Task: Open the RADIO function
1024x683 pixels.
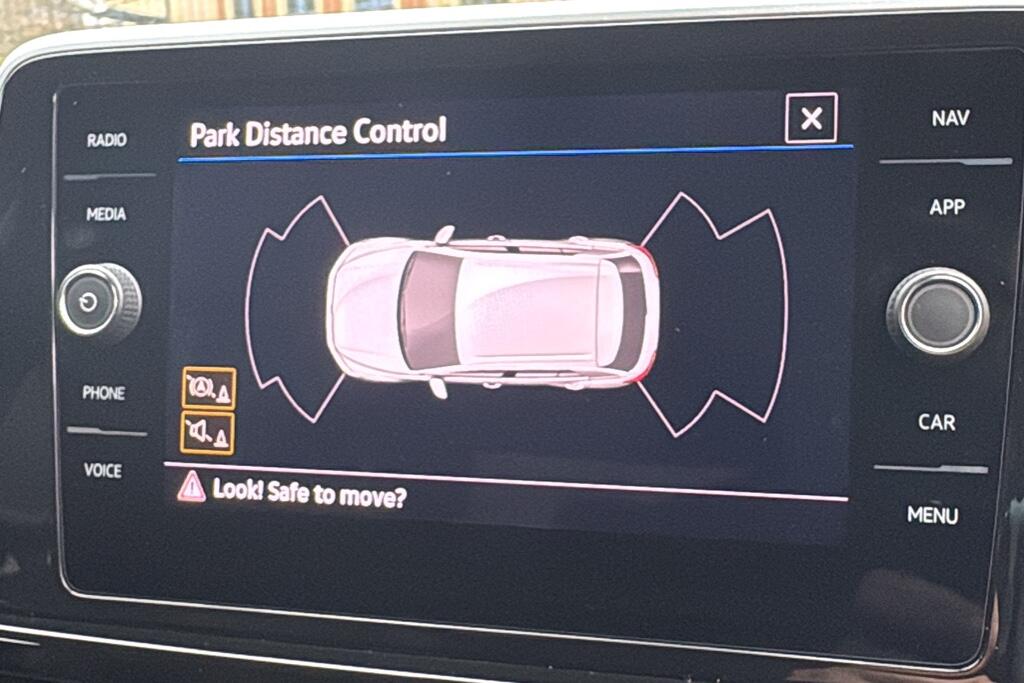Action: pyautogui.click(x=106, y=140)
